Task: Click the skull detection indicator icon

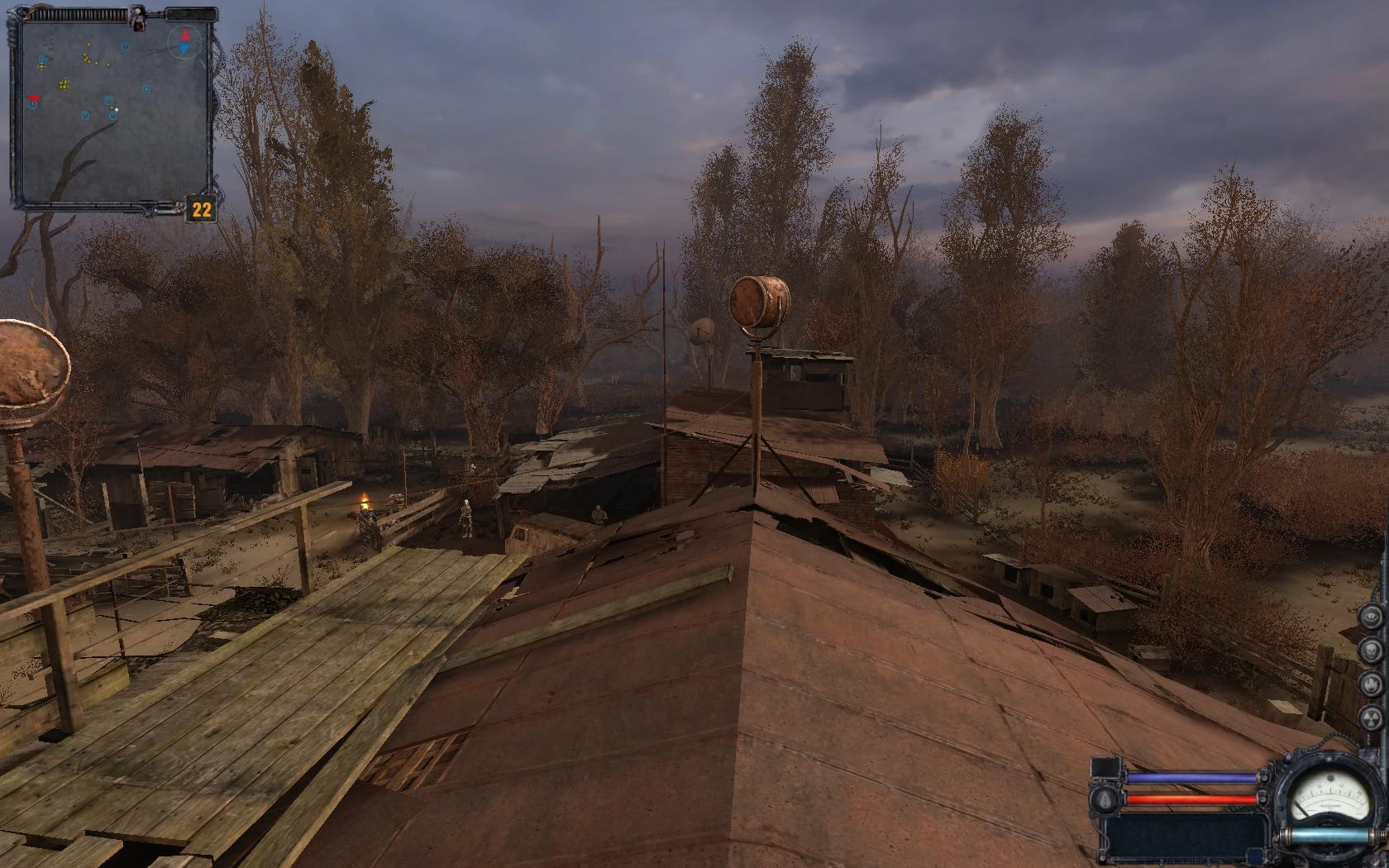Action: click(1370, 651)
